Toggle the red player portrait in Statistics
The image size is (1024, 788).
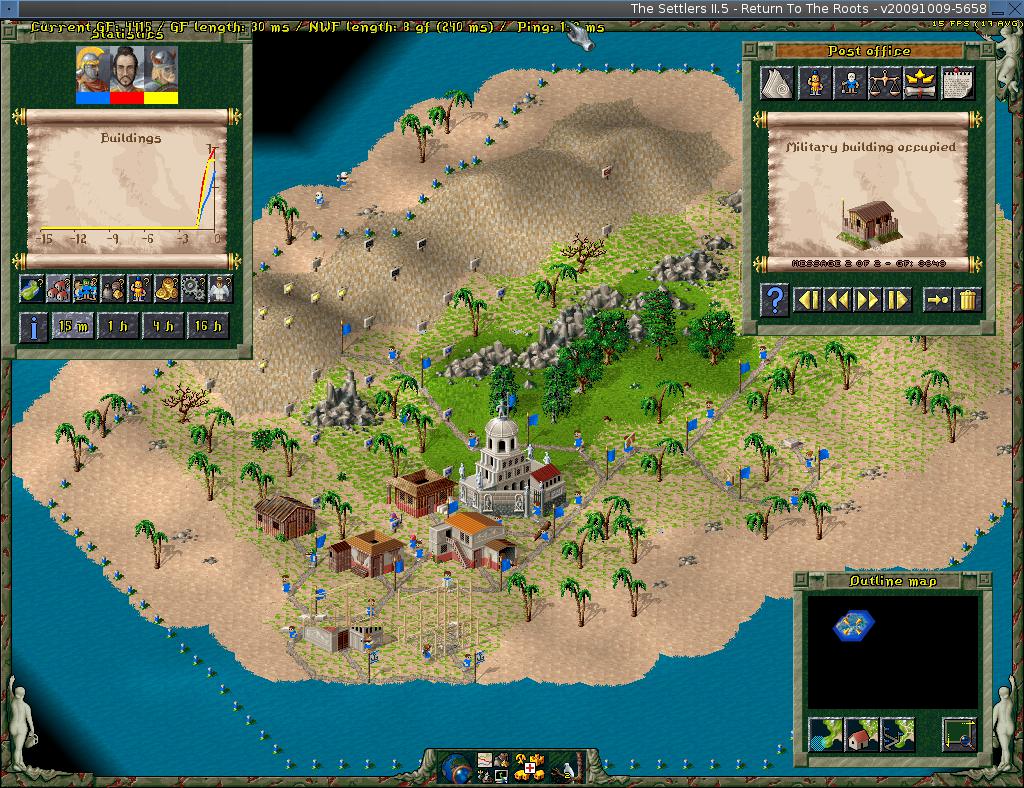click(x=126, y=74)
